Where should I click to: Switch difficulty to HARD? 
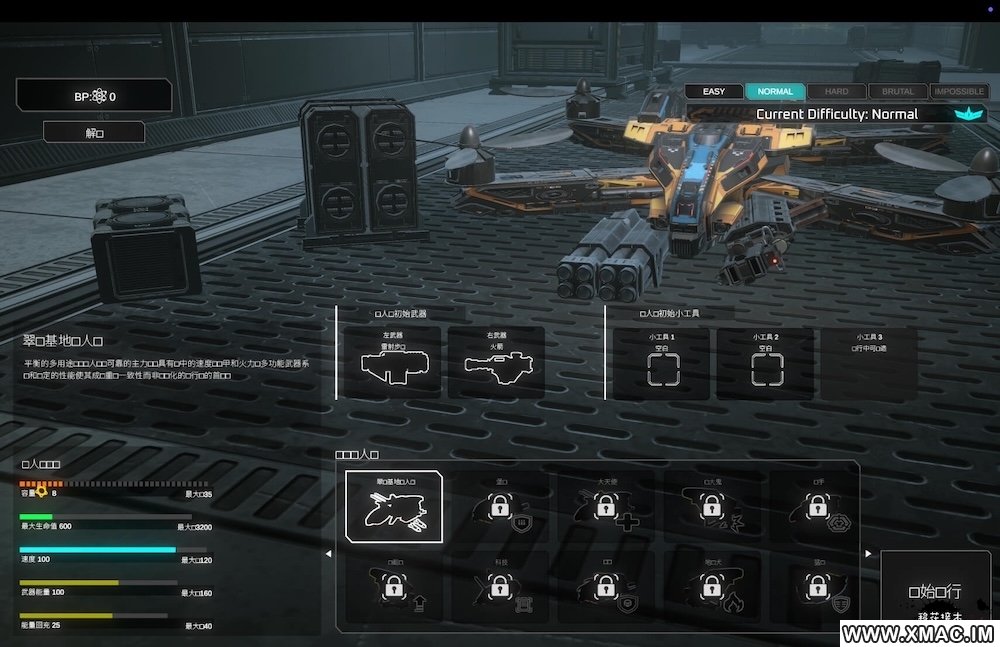(836, 92)
